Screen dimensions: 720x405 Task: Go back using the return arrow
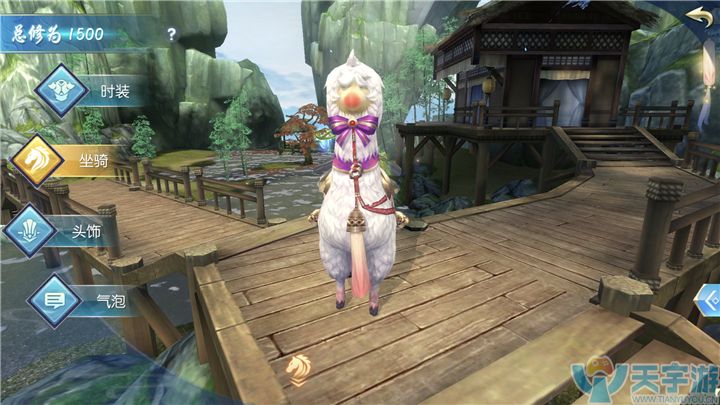698,16
